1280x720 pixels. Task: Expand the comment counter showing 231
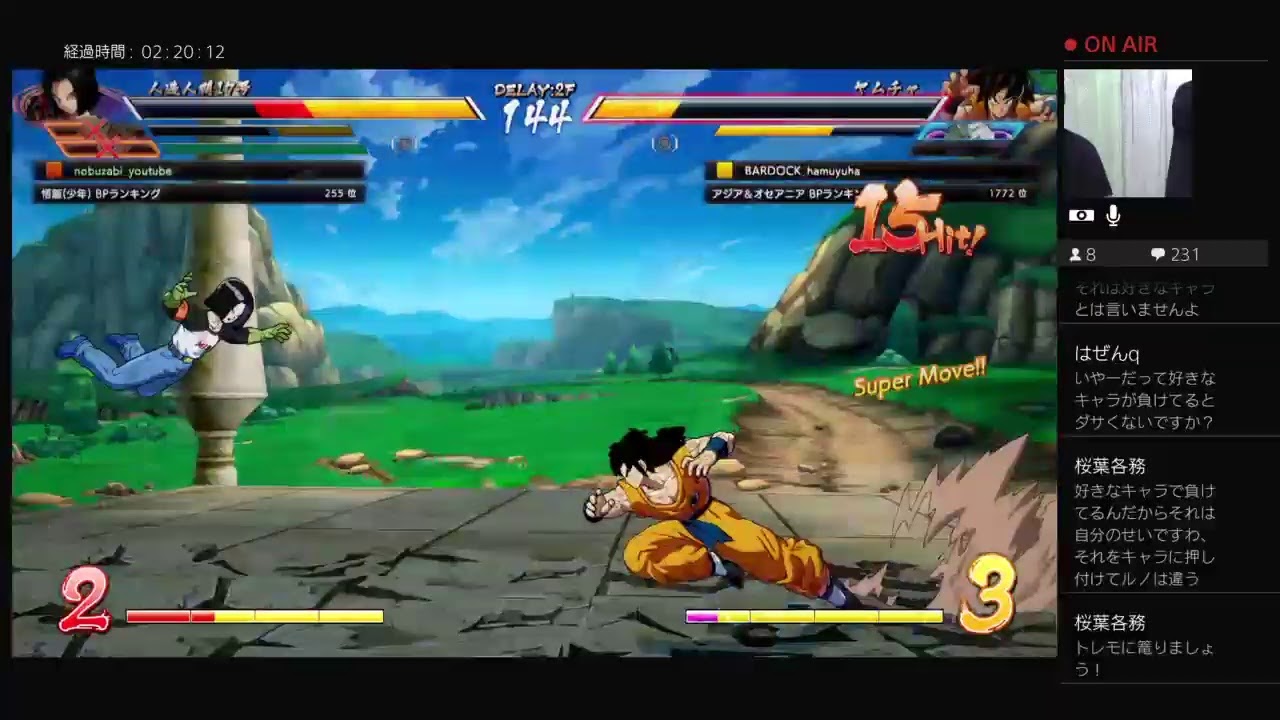coord(1175,254)
